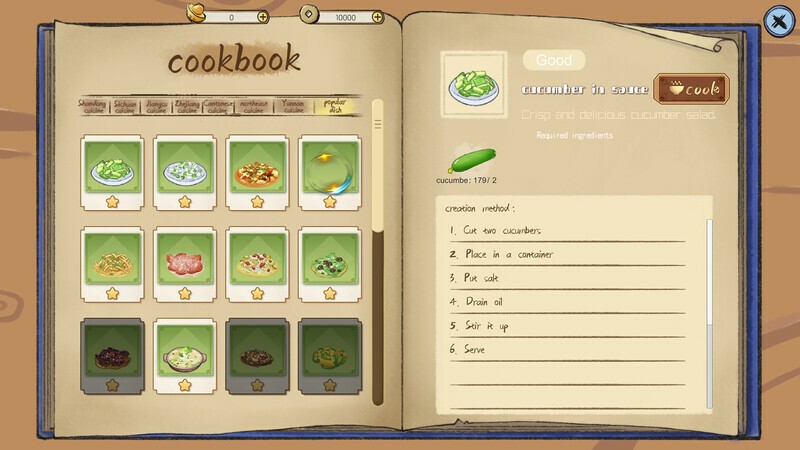800x450 pixels.
Task: Cook the cucumber in sauce dish
Action: [x=690, y=88]
